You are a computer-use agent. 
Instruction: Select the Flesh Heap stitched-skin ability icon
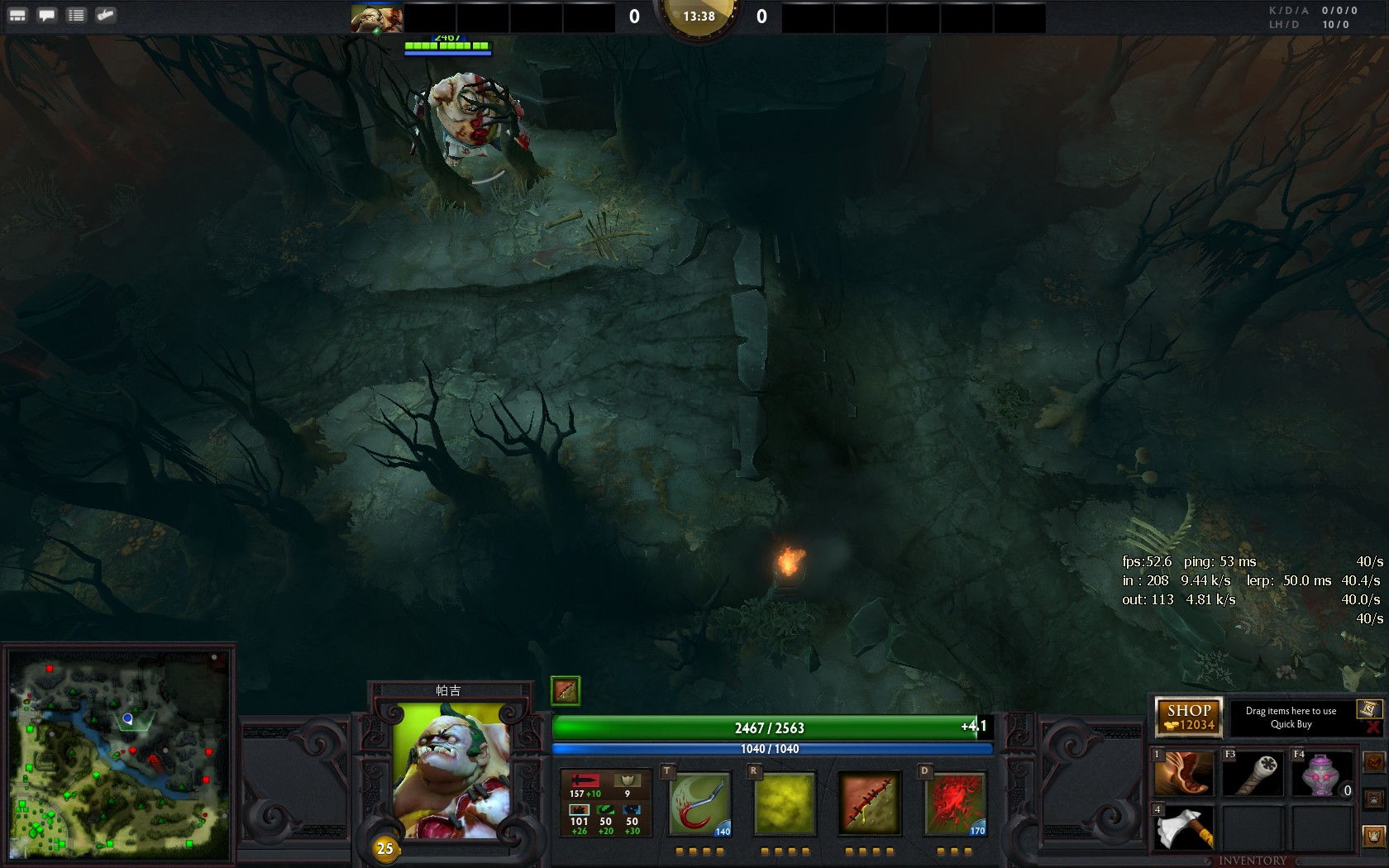click(869, 803)
